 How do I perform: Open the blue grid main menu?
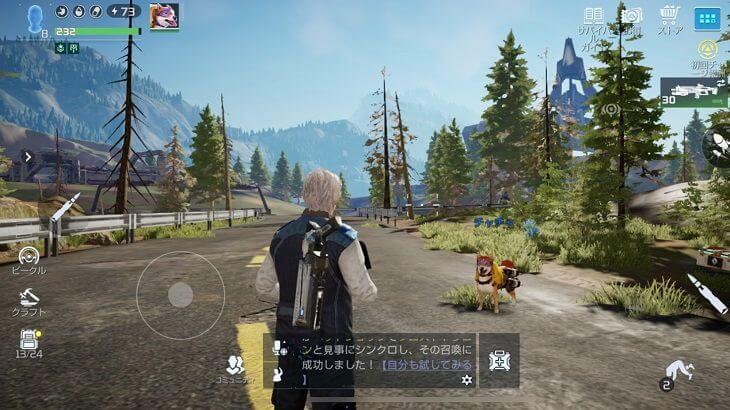coord(707,19)
